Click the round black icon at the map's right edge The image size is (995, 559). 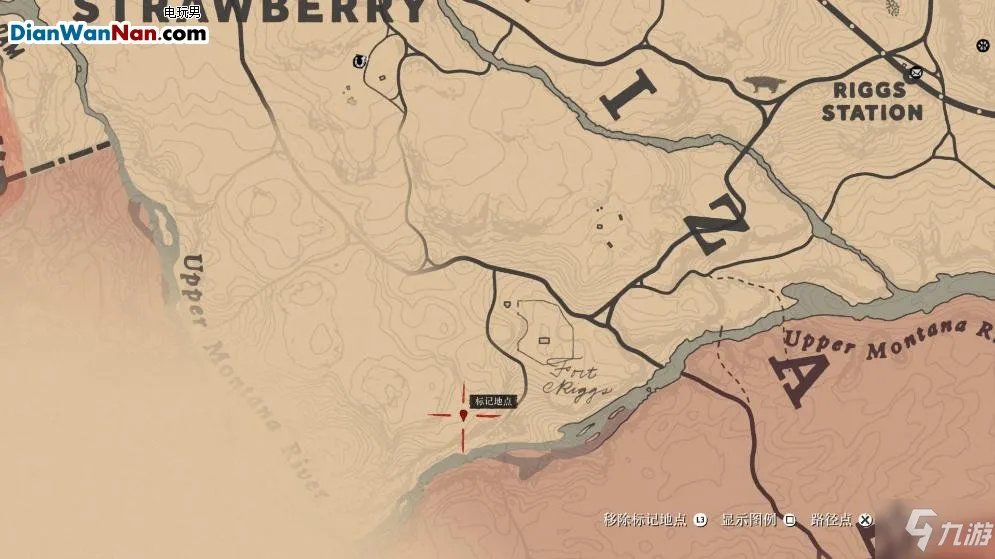pyautogui.click(x=982, y=45)
